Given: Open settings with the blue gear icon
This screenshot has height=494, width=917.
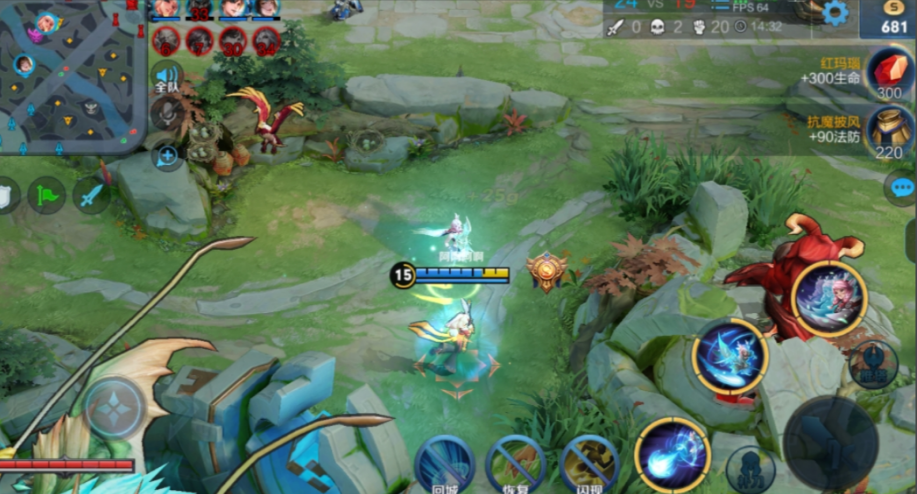Looking at the screenshot, I should click(x=833, y=13).
